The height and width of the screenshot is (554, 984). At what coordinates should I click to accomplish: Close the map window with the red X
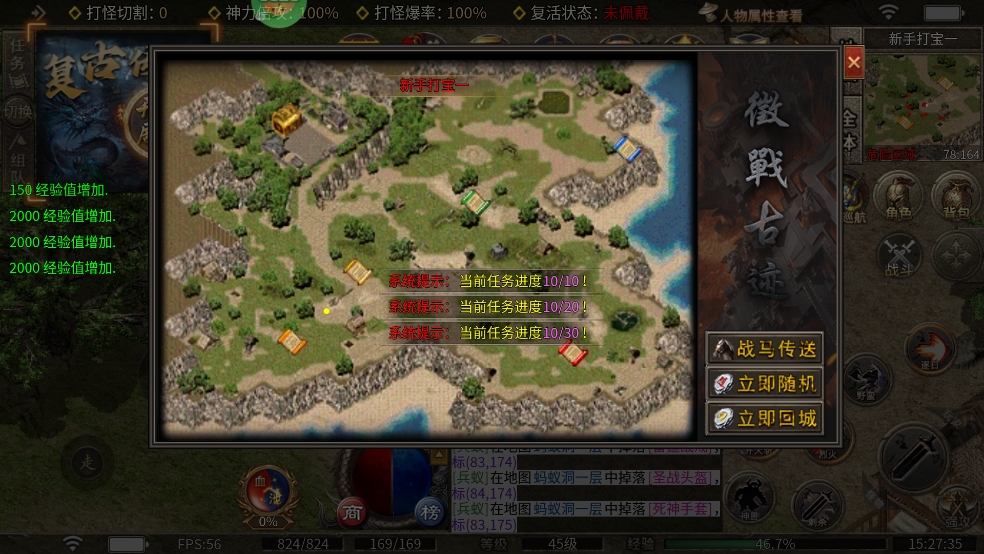(x=853, y=62)
